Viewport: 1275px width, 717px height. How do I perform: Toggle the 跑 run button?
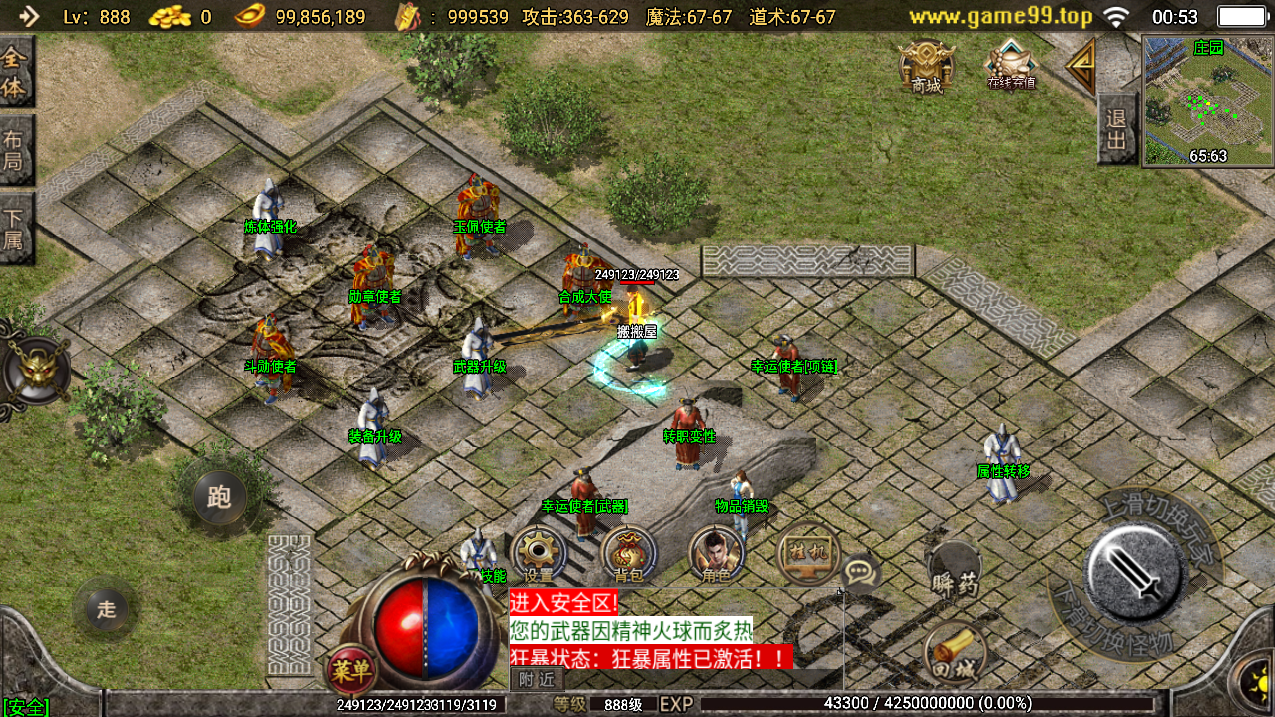(x=219, y=496)
